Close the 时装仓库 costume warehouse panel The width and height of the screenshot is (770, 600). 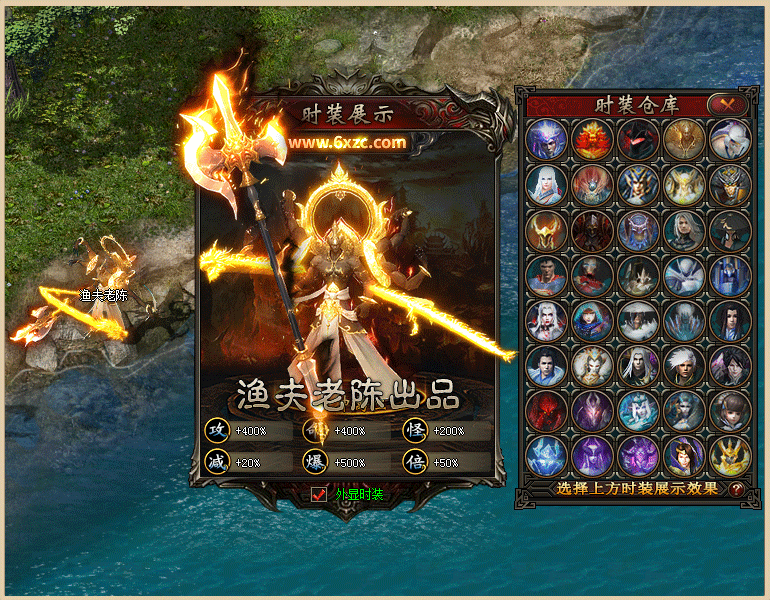[x=727, y=103]
